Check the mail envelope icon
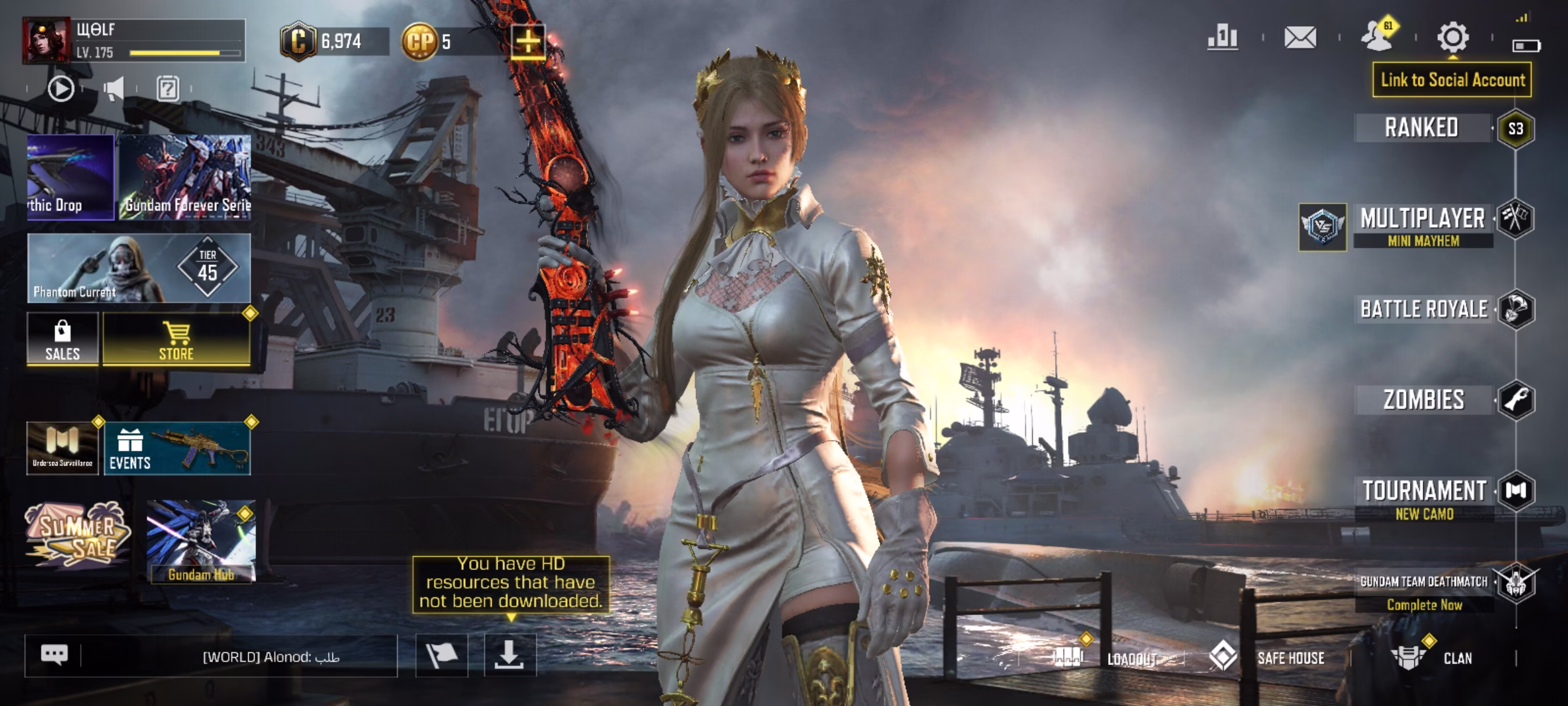The height and width of the screenshot is (706, 1568). [1300, 37]
